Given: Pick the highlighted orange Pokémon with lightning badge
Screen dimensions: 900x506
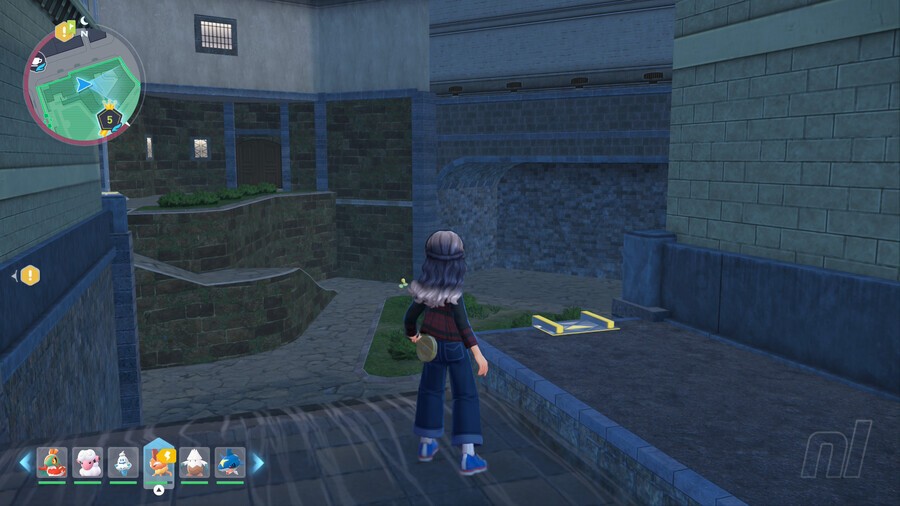Looking at the screenshot, I should coord(159,462).
